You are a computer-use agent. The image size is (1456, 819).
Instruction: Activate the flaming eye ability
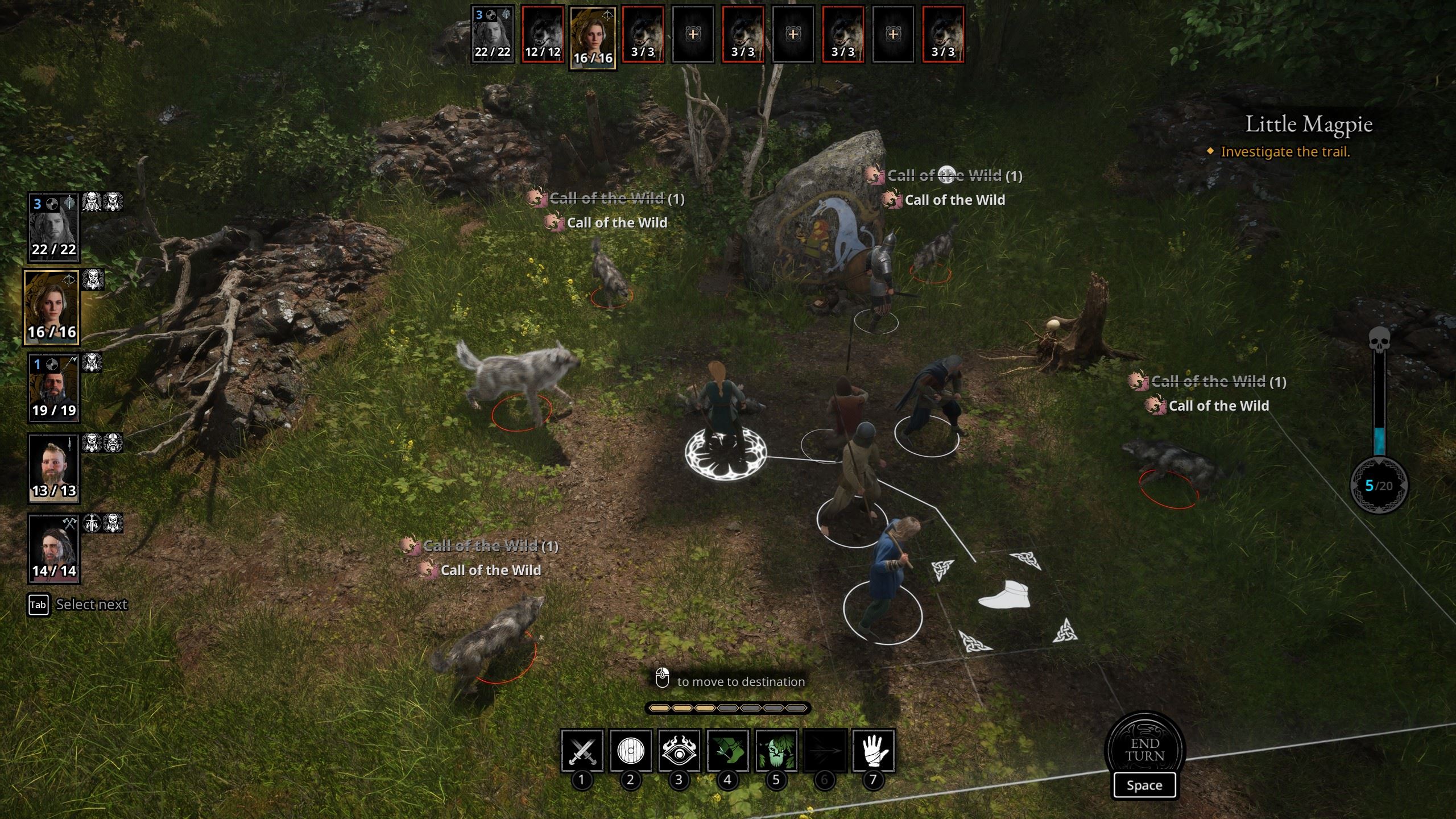[x=679, y=751]
